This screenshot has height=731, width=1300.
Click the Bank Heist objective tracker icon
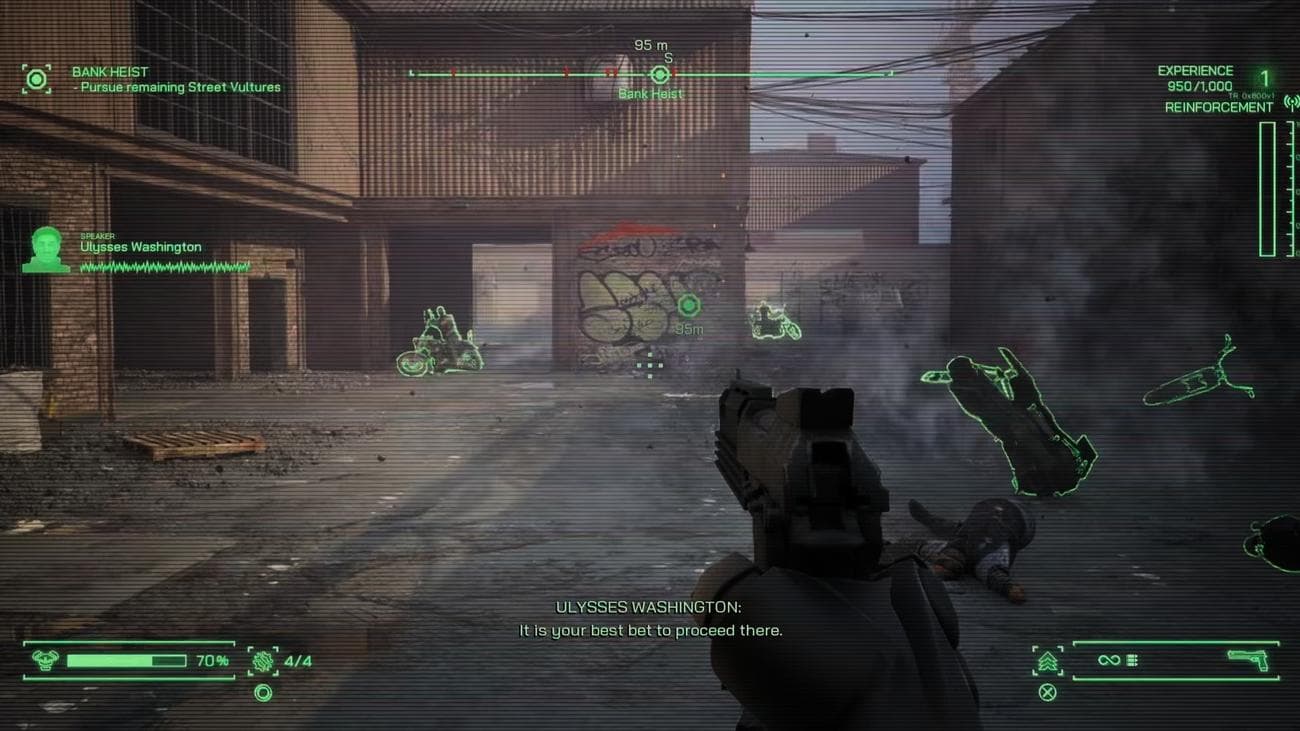[37, 79]
